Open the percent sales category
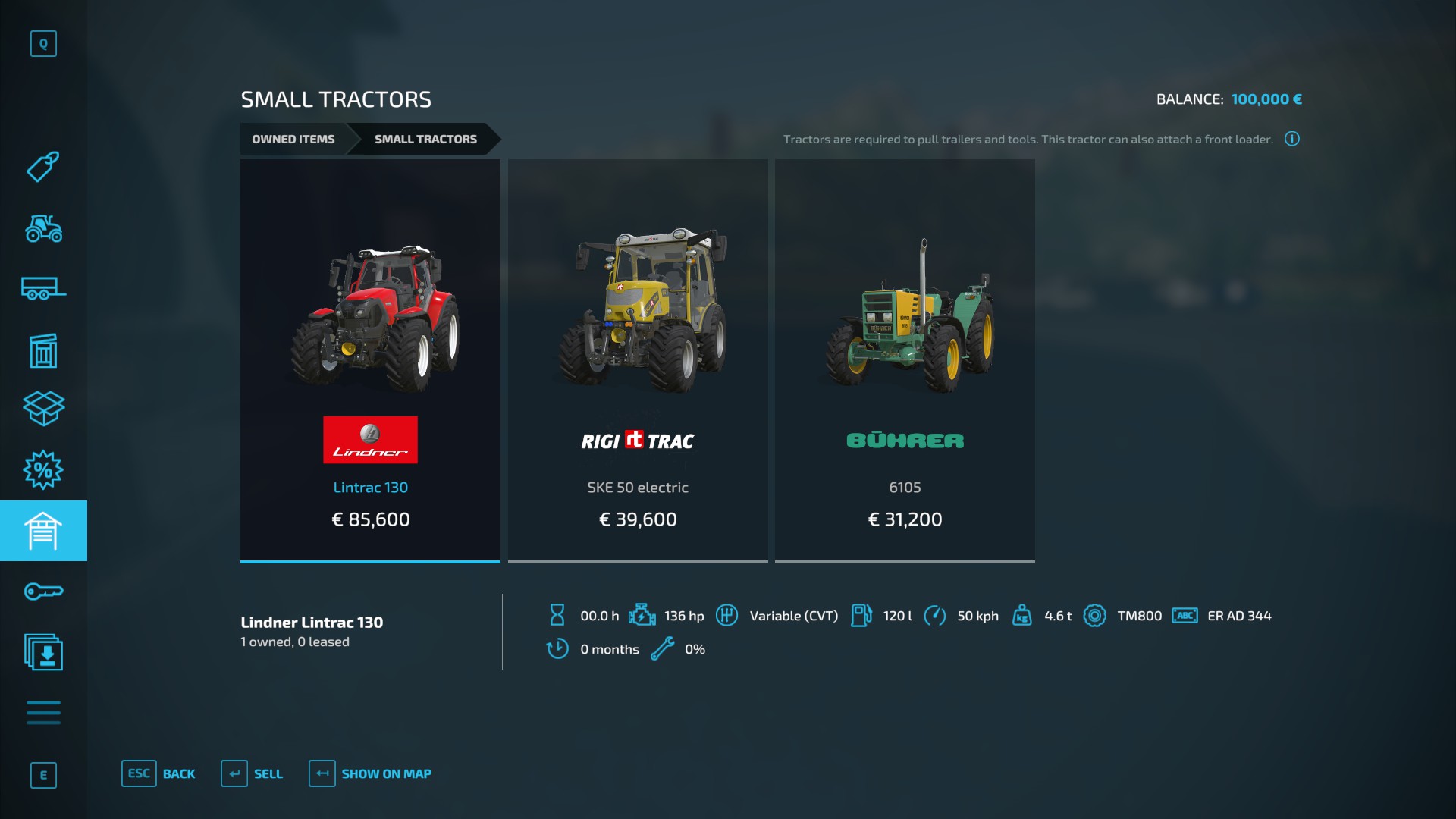This screenshot has width=1456, height=819. click(43, 470)
